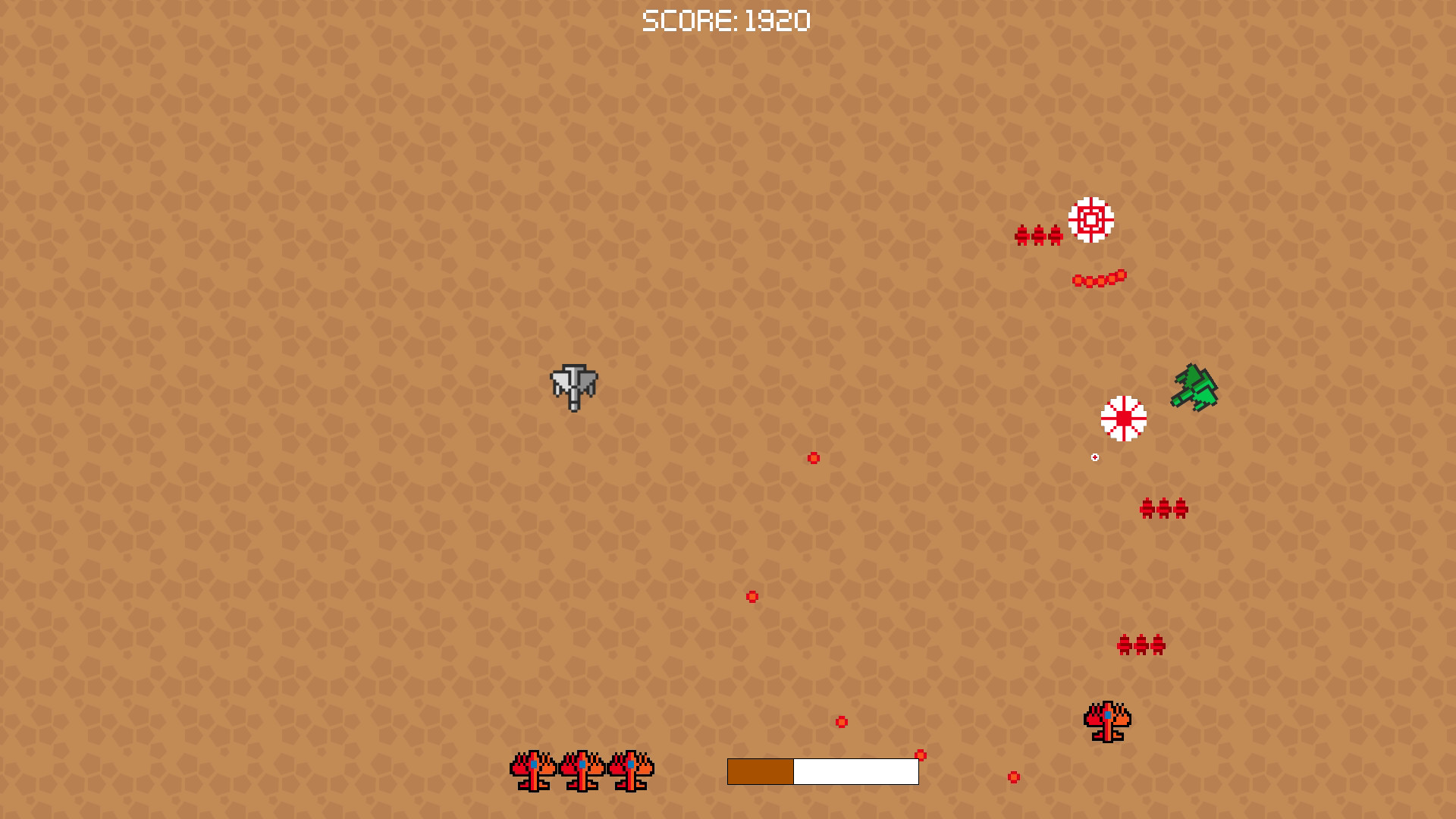Click the tiny white bullet below the lower pinwheel
Viewport: 1456px width, 819px height.
(1094, 457)
